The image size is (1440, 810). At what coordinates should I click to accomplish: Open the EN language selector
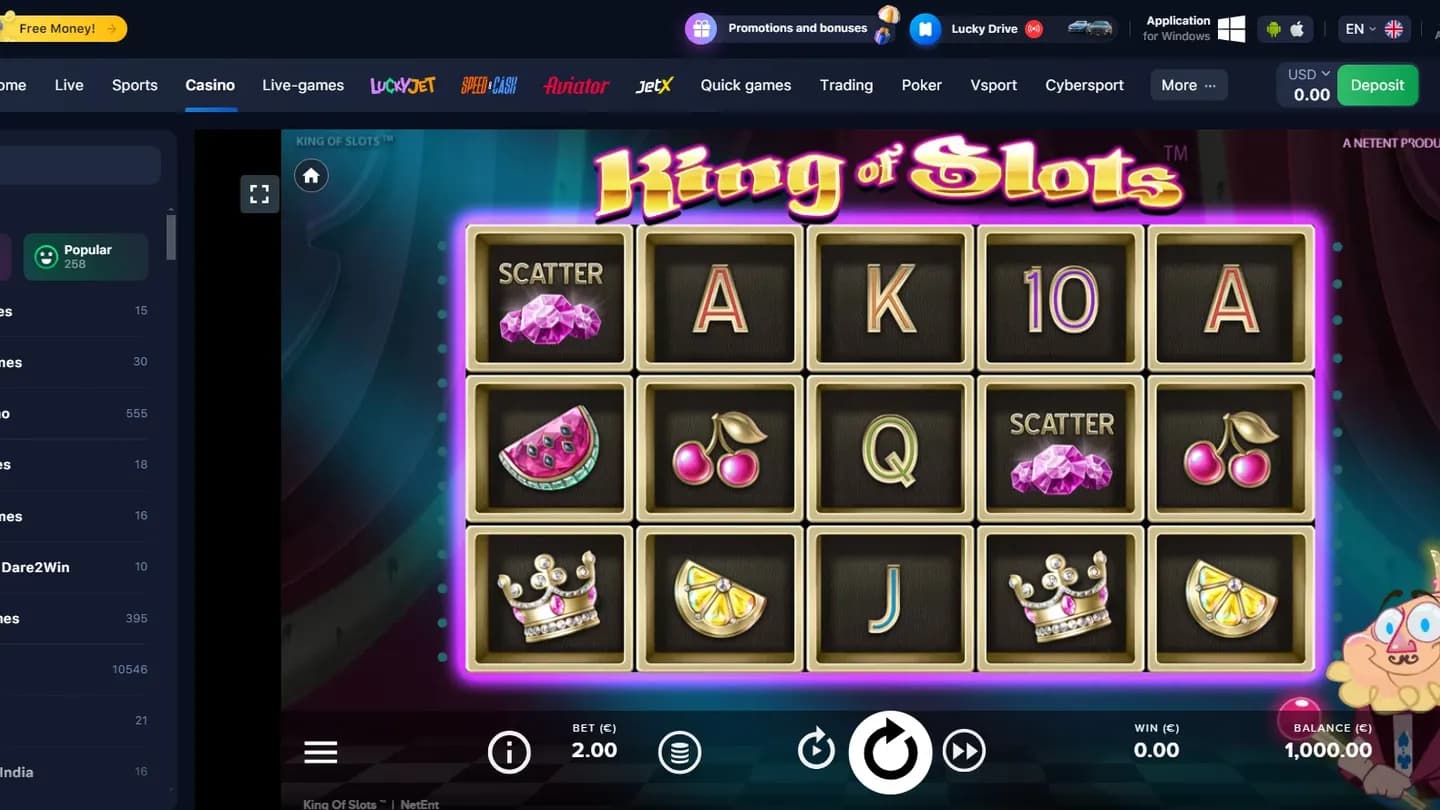[1358, 29]
